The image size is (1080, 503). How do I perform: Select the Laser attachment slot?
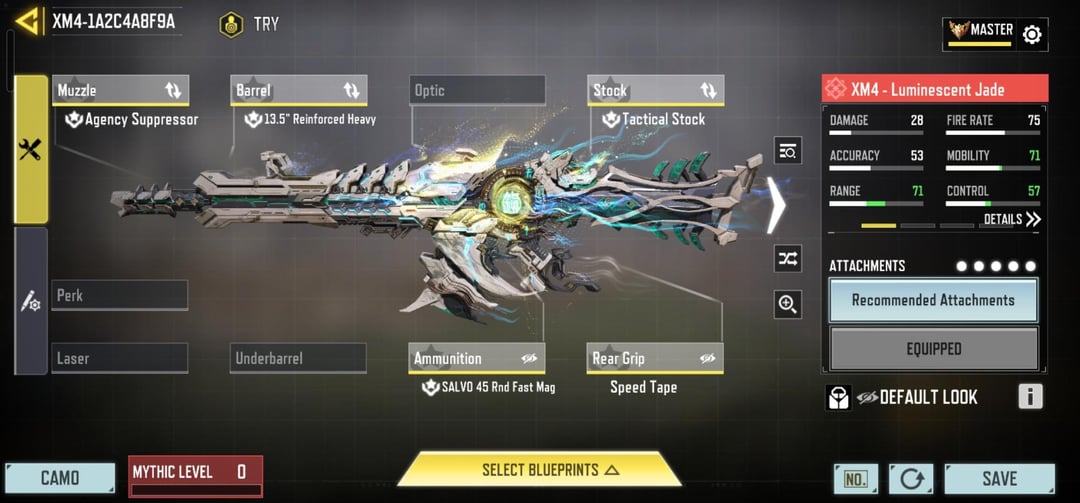coord(120,358)
